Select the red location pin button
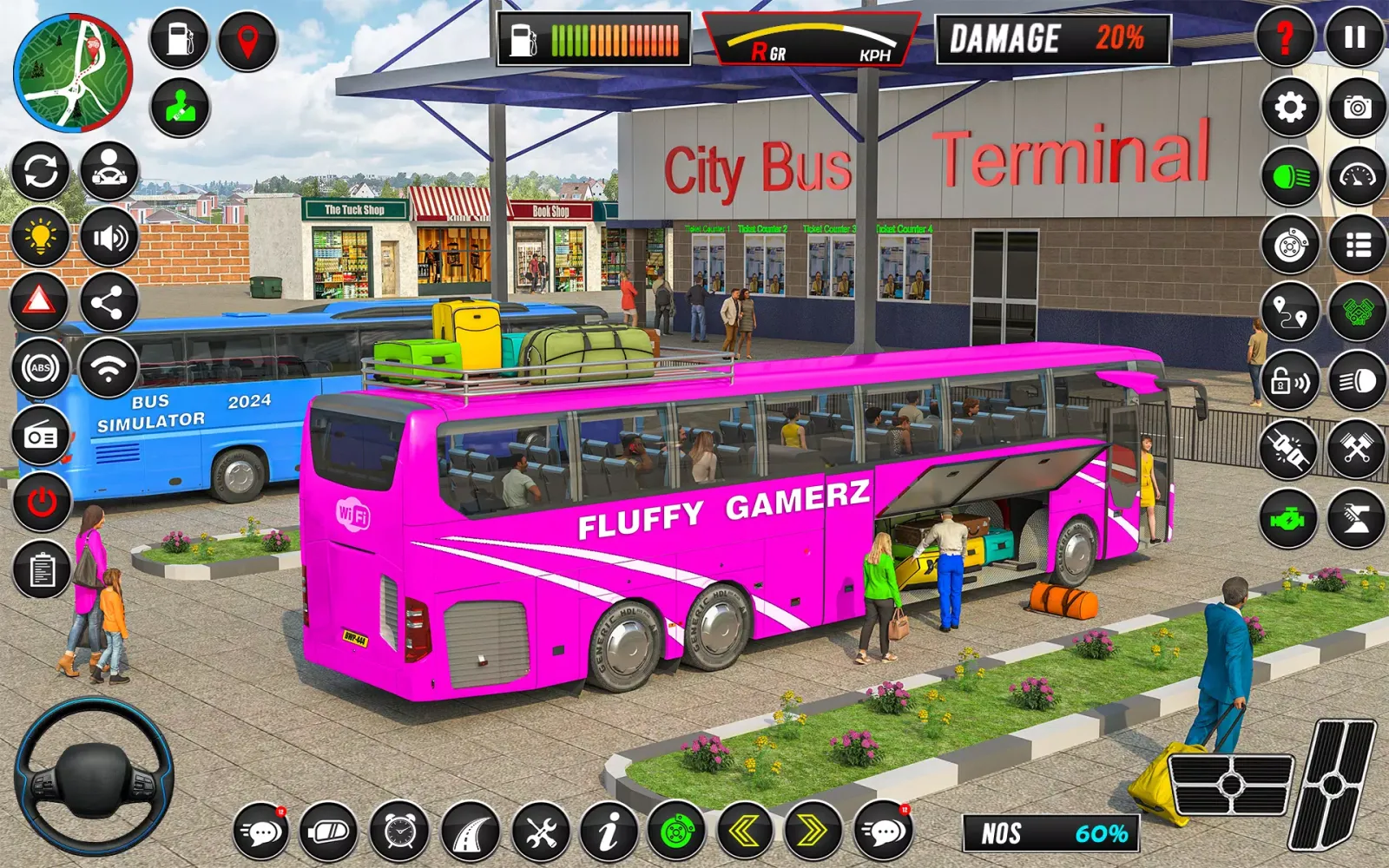1389x868 pixels. pyautogui.click(x=247, y=41)
